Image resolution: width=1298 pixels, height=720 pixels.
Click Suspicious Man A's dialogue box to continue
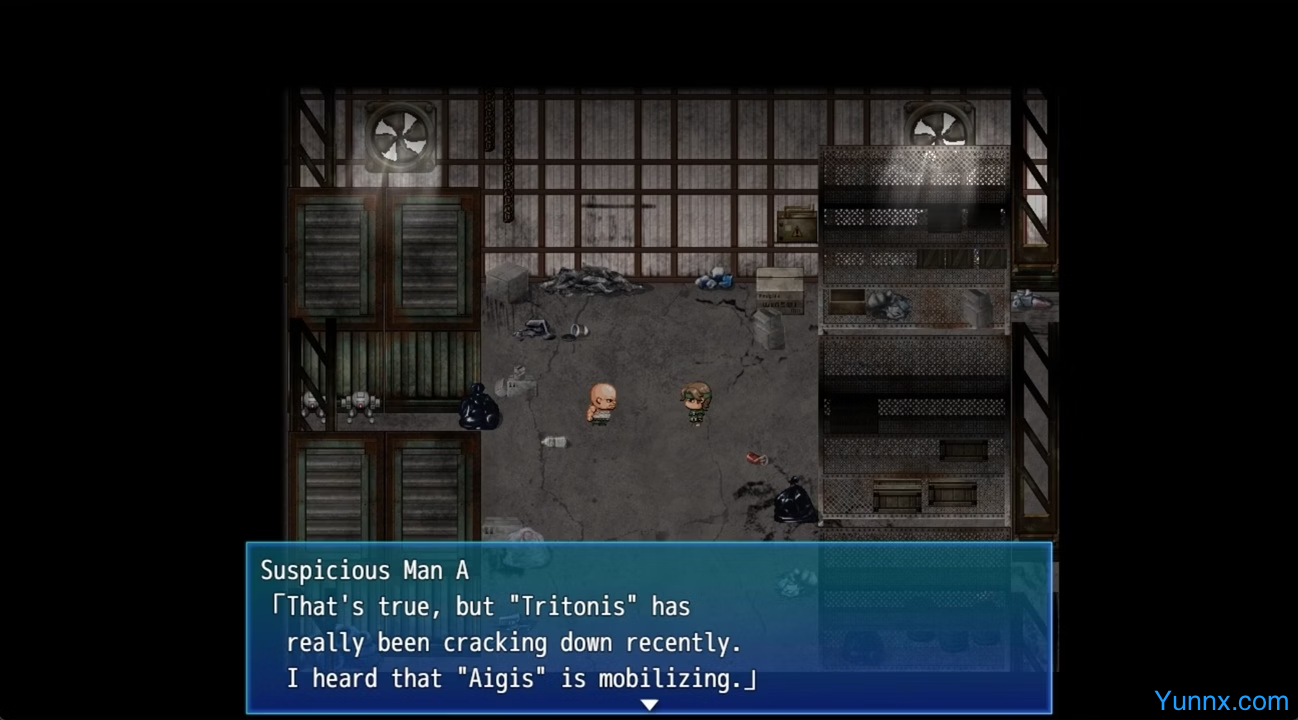(x=648, y=626)
